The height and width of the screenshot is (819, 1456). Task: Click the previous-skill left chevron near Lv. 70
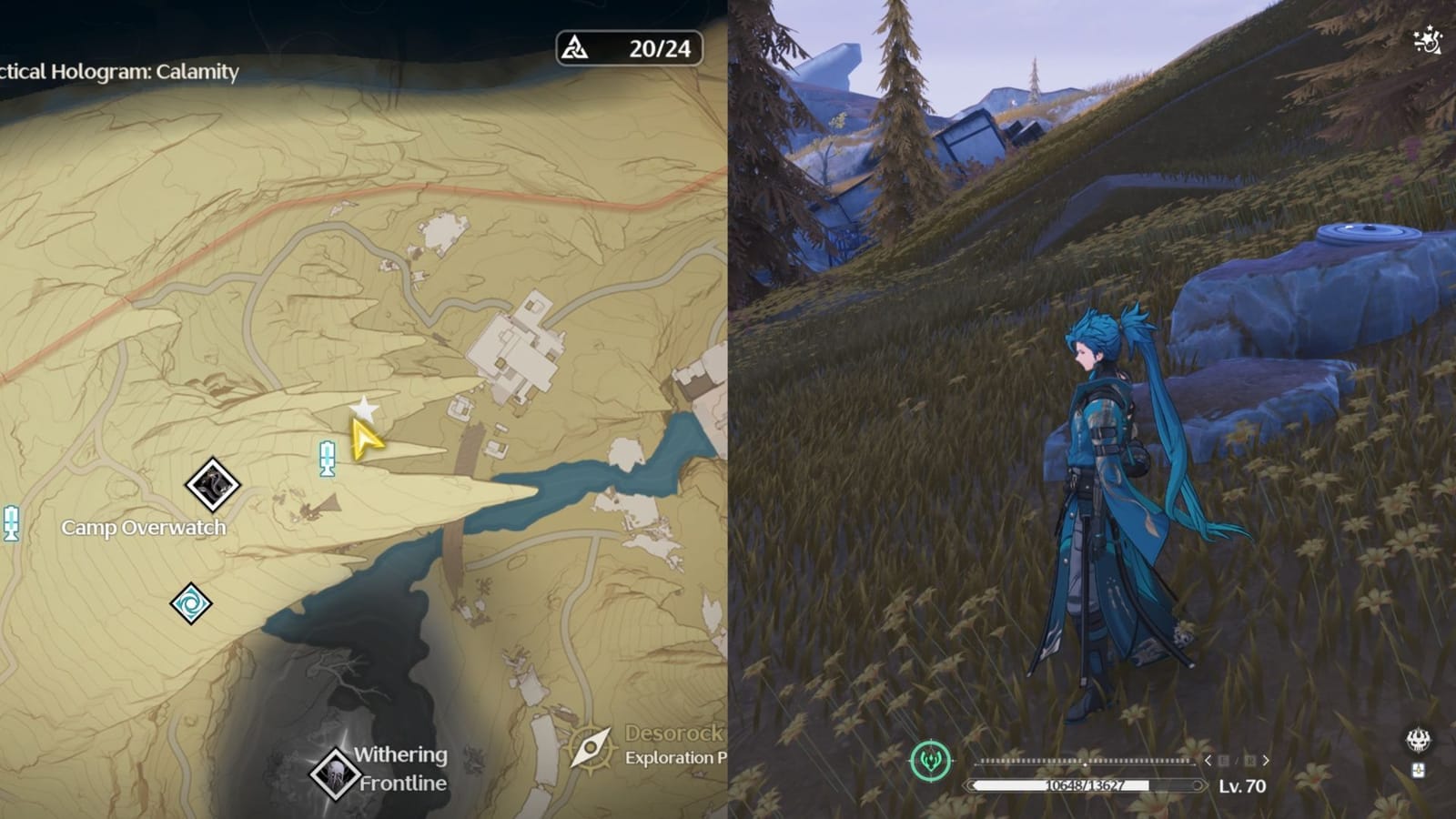(1208, 761)
